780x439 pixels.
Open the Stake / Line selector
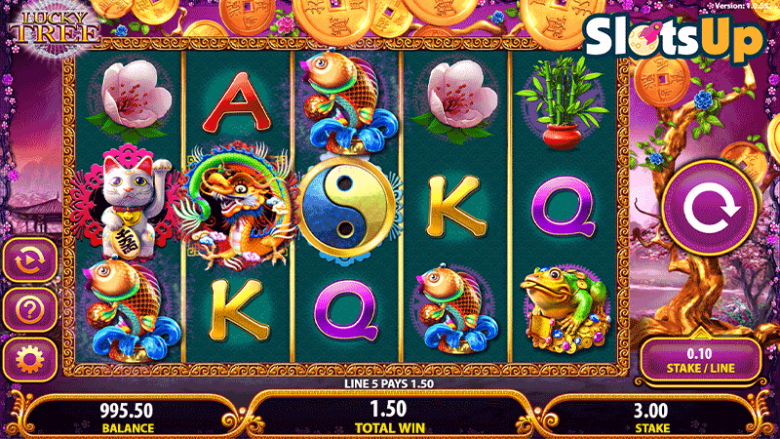[x=701, y=360]
